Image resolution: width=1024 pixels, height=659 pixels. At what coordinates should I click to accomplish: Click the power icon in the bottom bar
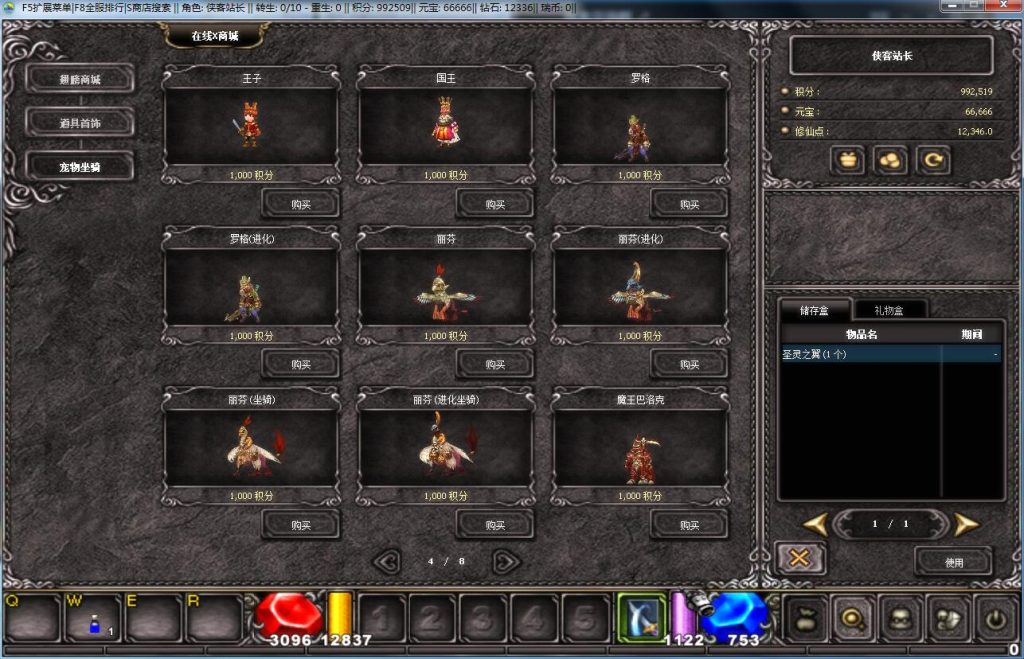995,618
